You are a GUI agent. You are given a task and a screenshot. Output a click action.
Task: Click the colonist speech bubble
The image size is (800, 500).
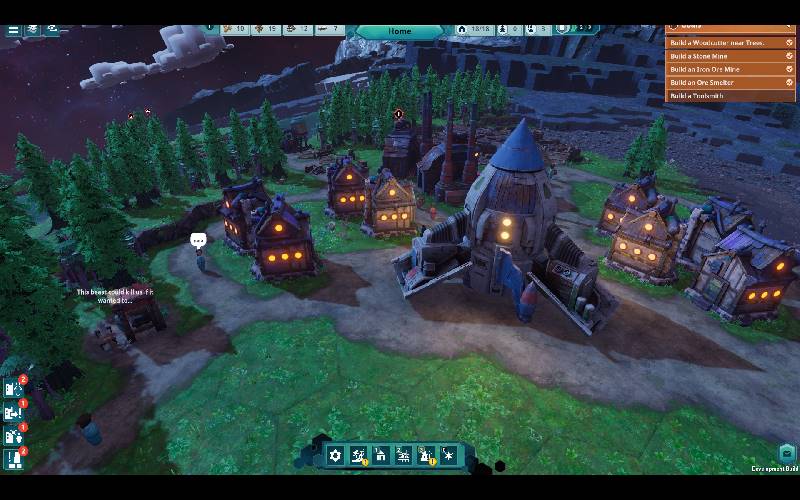198,240
